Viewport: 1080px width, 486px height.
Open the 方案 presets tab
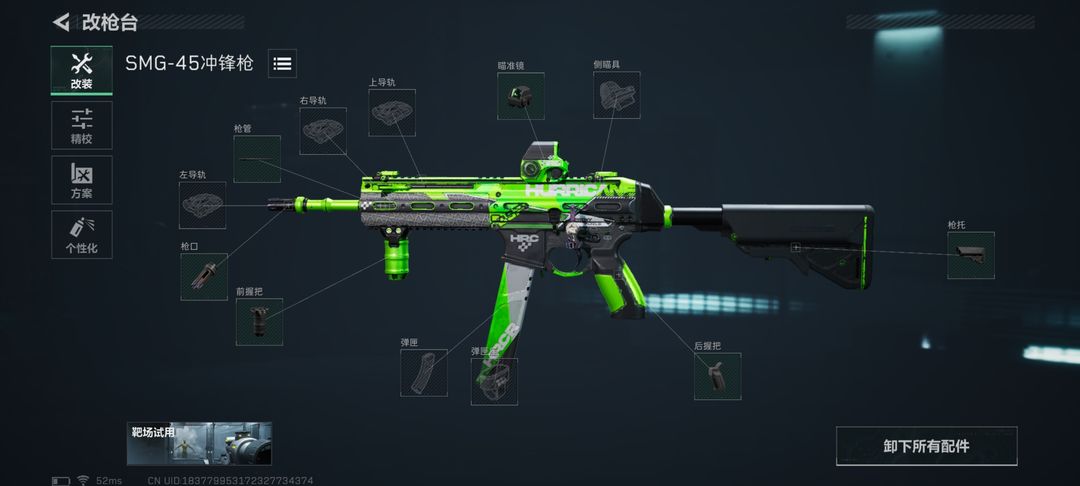(x=82, y=180)
